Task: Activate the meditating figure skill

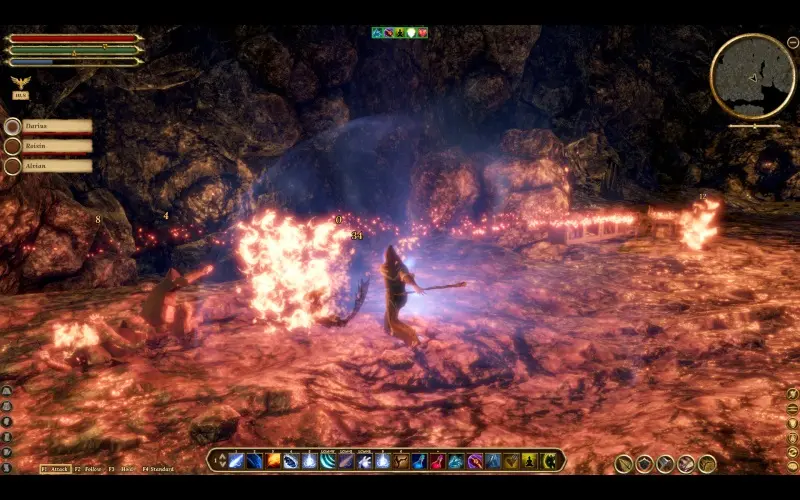Action: 529,461
